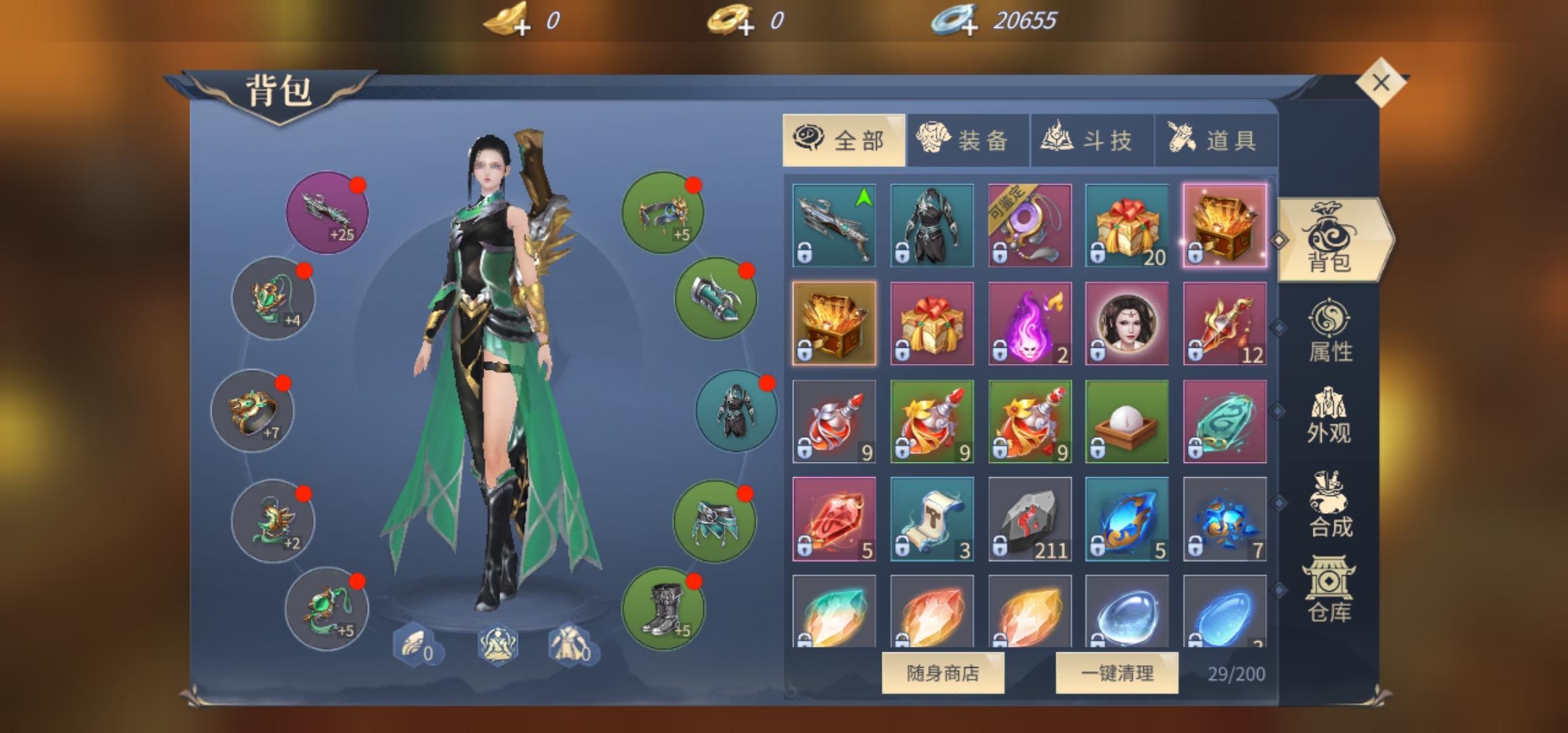Switch to the 道具 items tab

point(1215,140)
